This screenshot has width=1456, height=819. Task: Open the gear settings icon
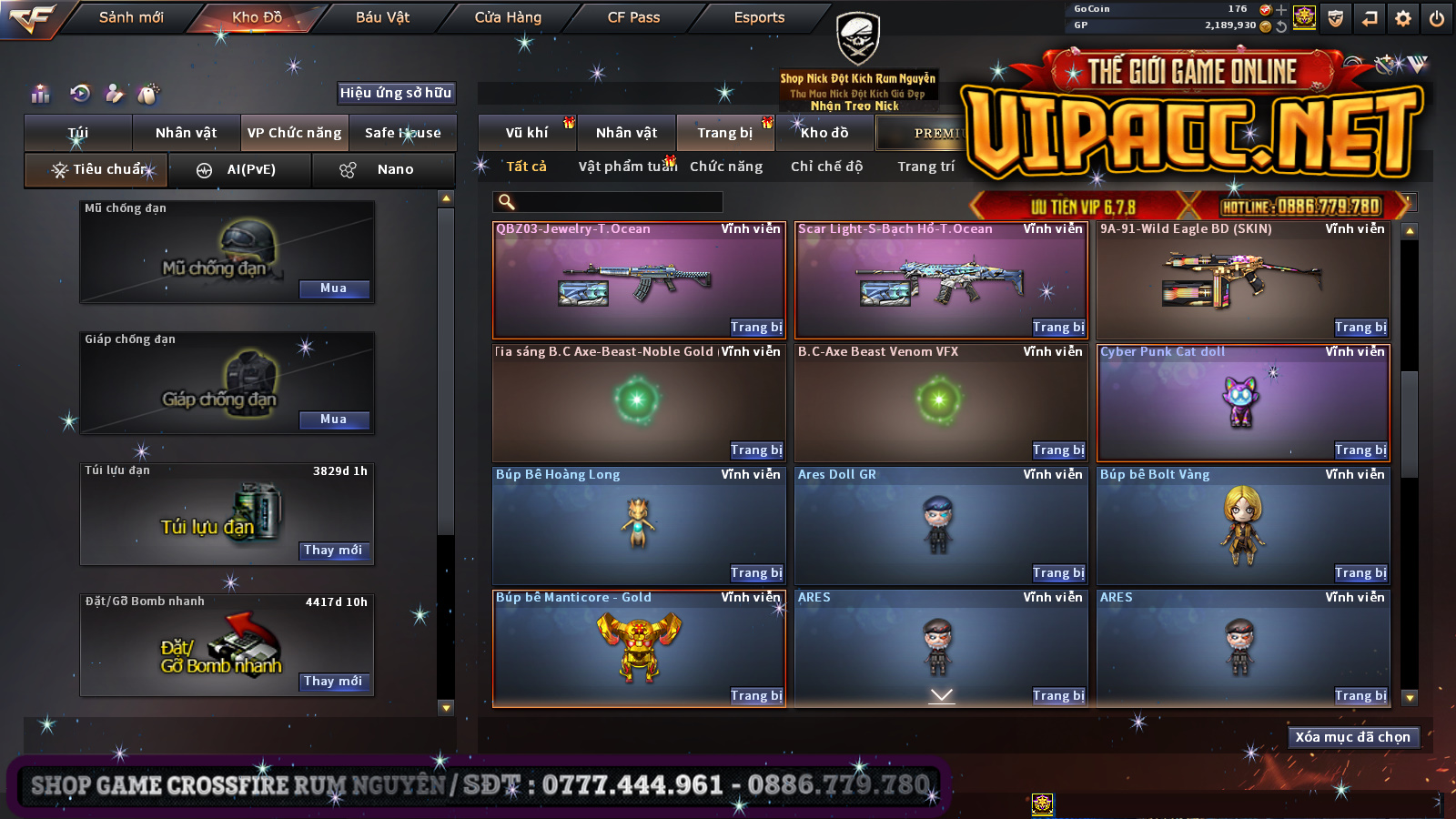[1403, 18]
